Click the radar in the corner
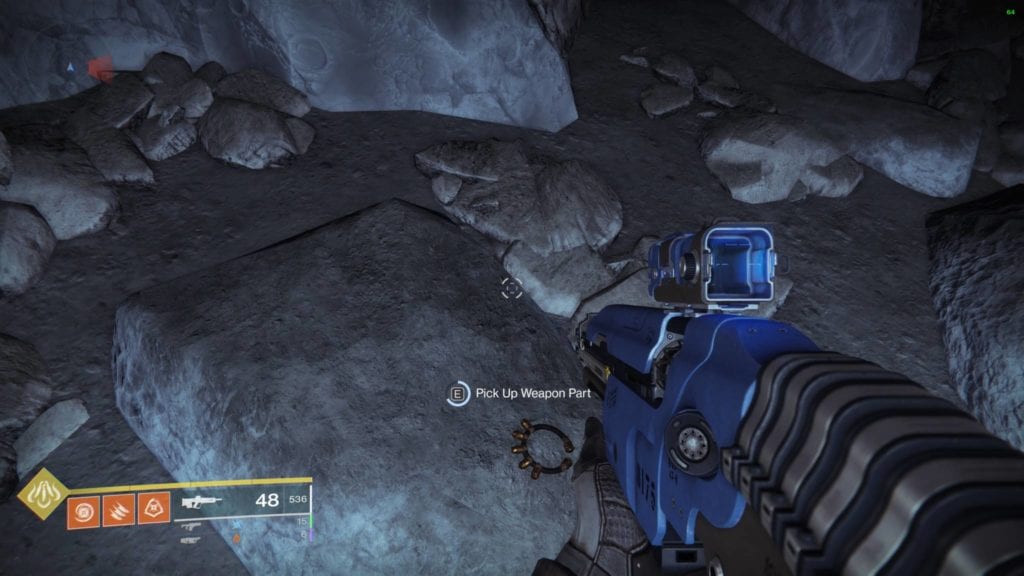Image resolution: width=1024 pixels, height=576 pixels. pyautogui.click(x=90, y=69)
